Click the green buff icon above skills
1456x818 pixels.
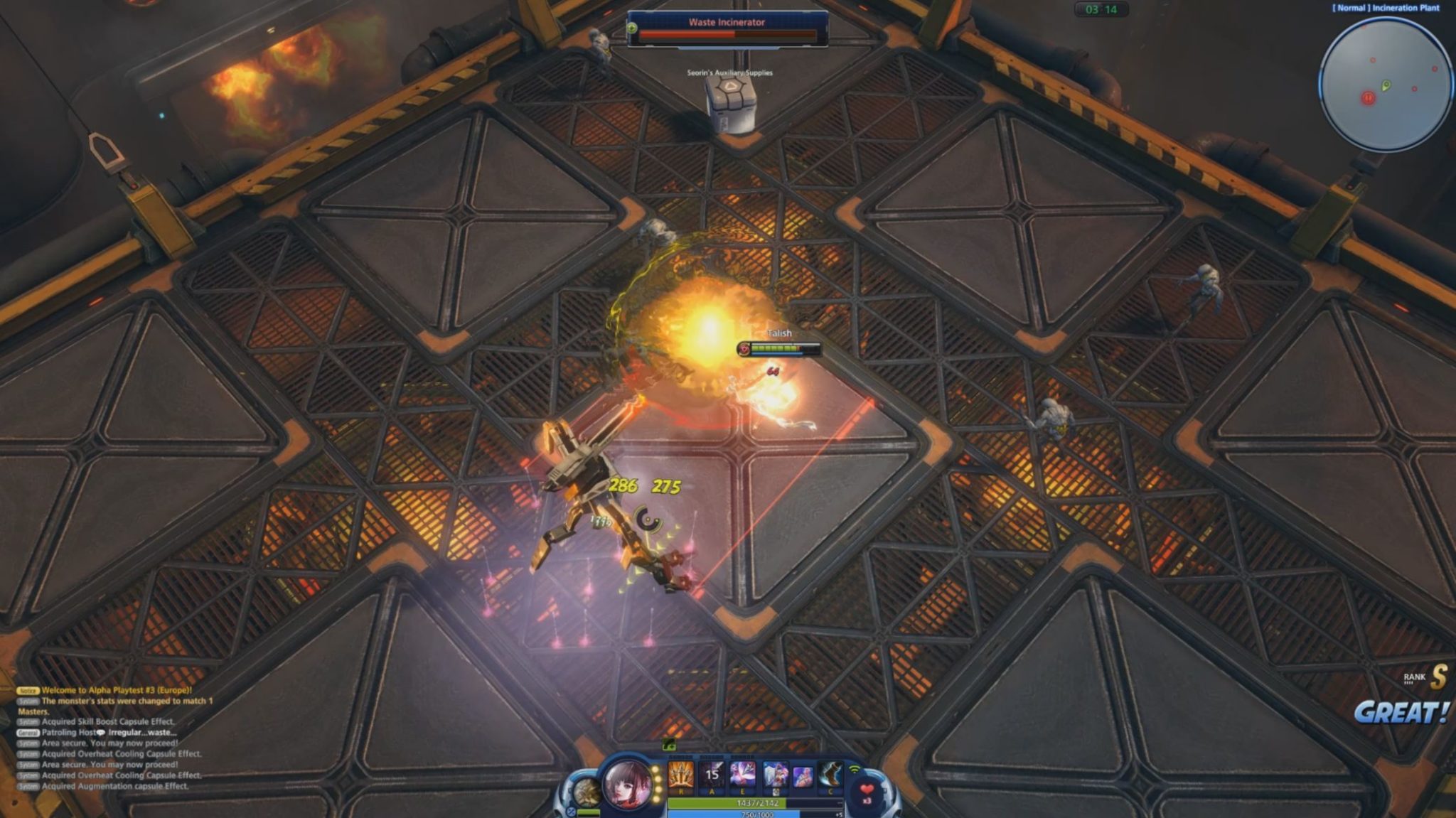tap(668, 744)
